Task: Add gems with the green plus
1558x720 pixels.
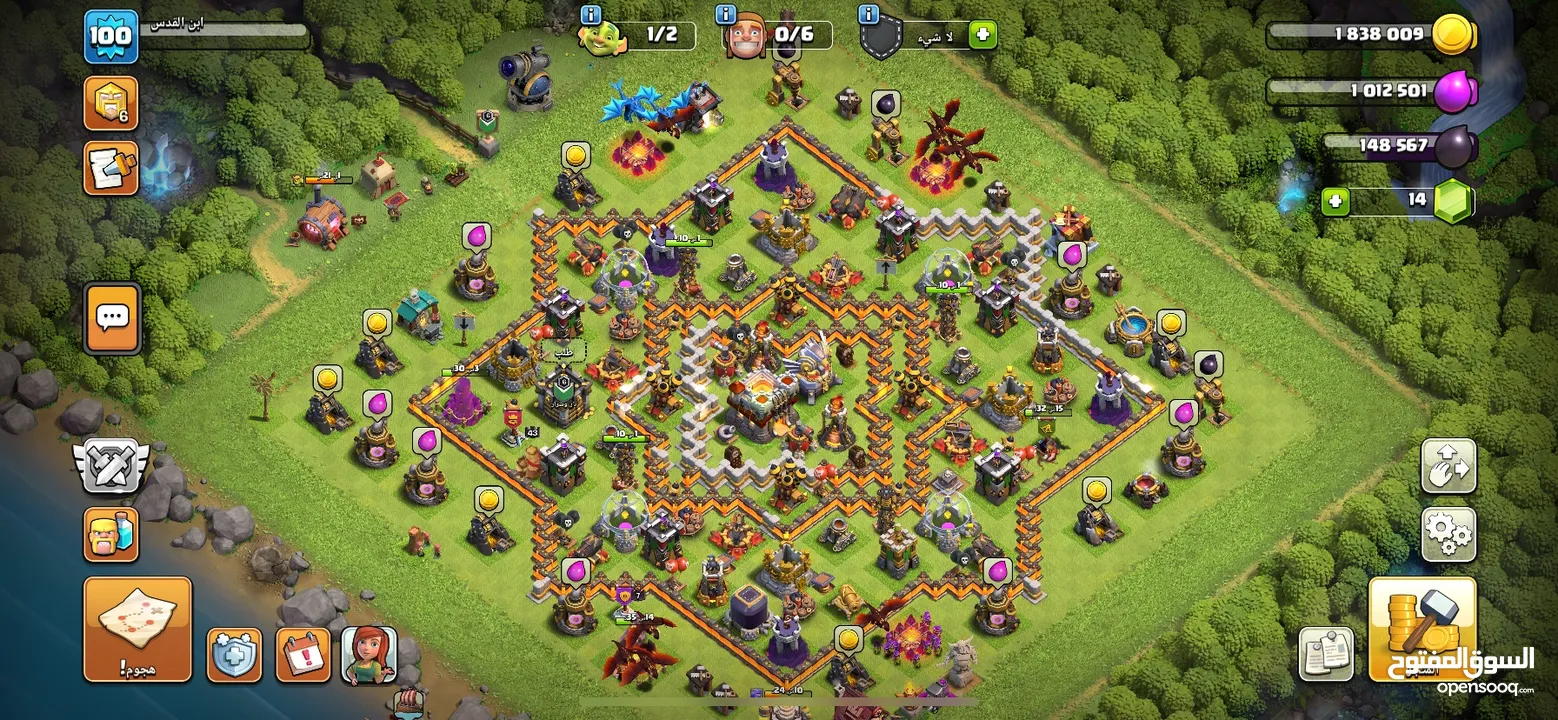Action: [1335, 201]
